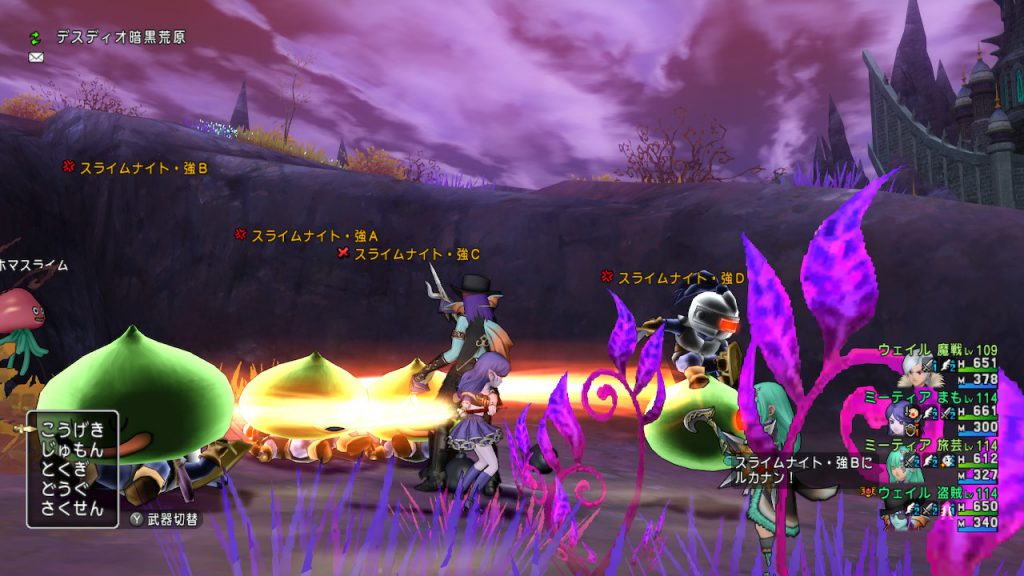Select the こうげき attack command
The width and height of the screenshot is (1024, 576).
74,427
